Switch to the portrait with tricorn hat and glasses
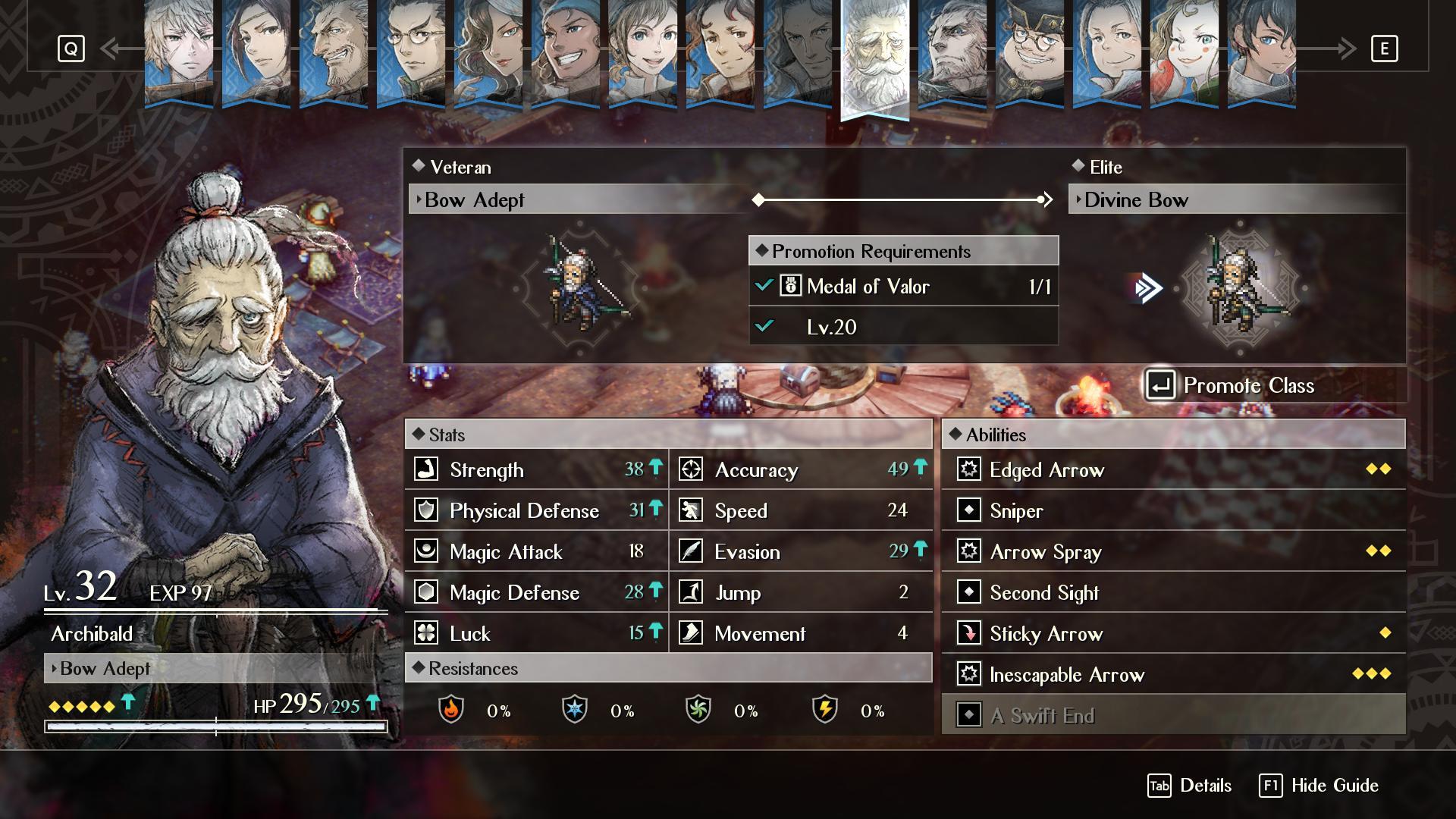This screenshot has width=1456, height=819. point(1029,52)
